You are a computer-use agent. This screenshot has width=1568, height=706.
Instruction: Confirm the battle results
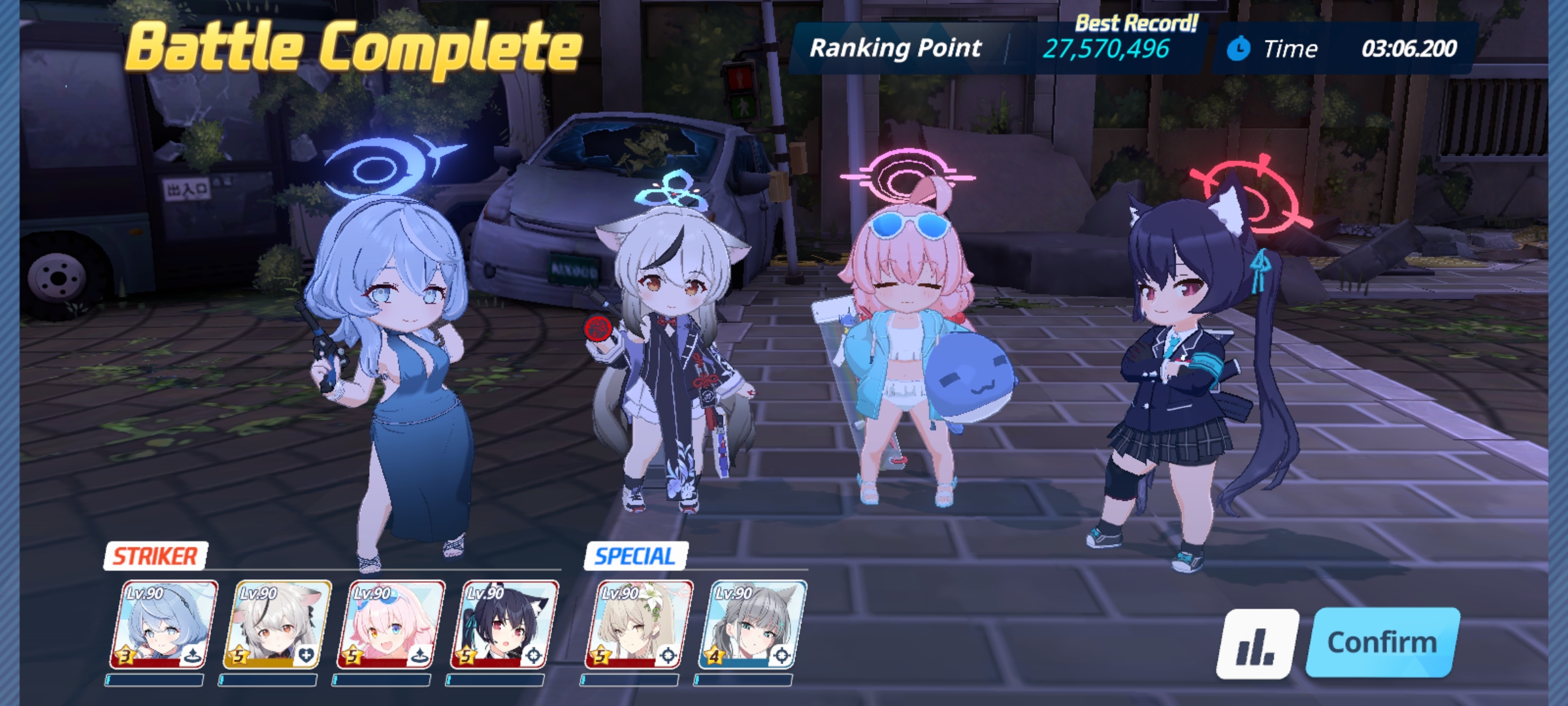tap(1382, 642)
